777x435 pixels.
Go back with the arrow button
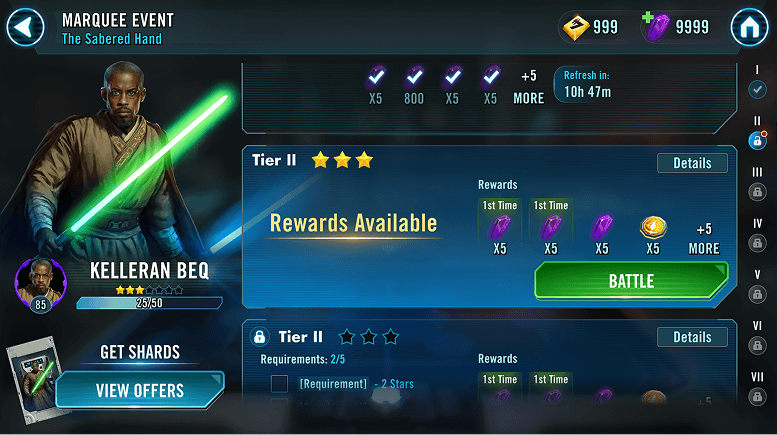[25, 27]
